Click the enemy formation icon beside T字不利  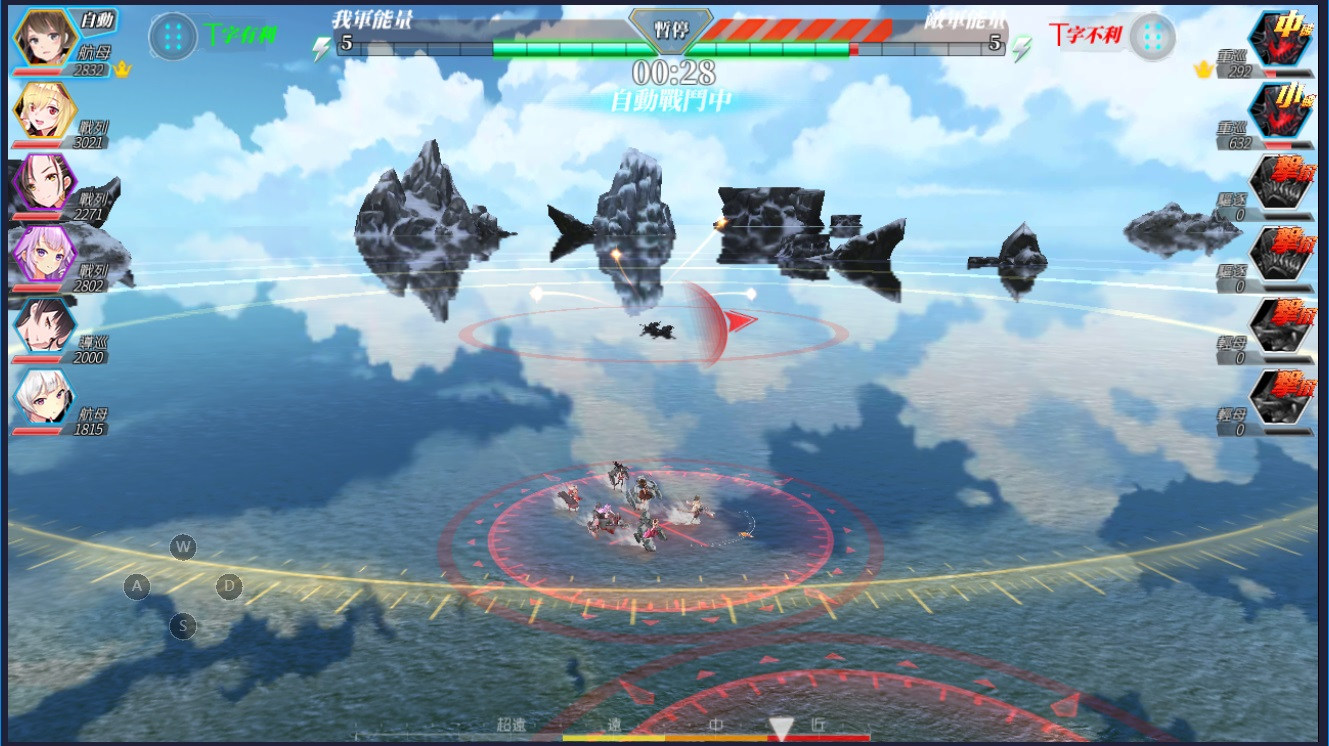[1152, 36]
